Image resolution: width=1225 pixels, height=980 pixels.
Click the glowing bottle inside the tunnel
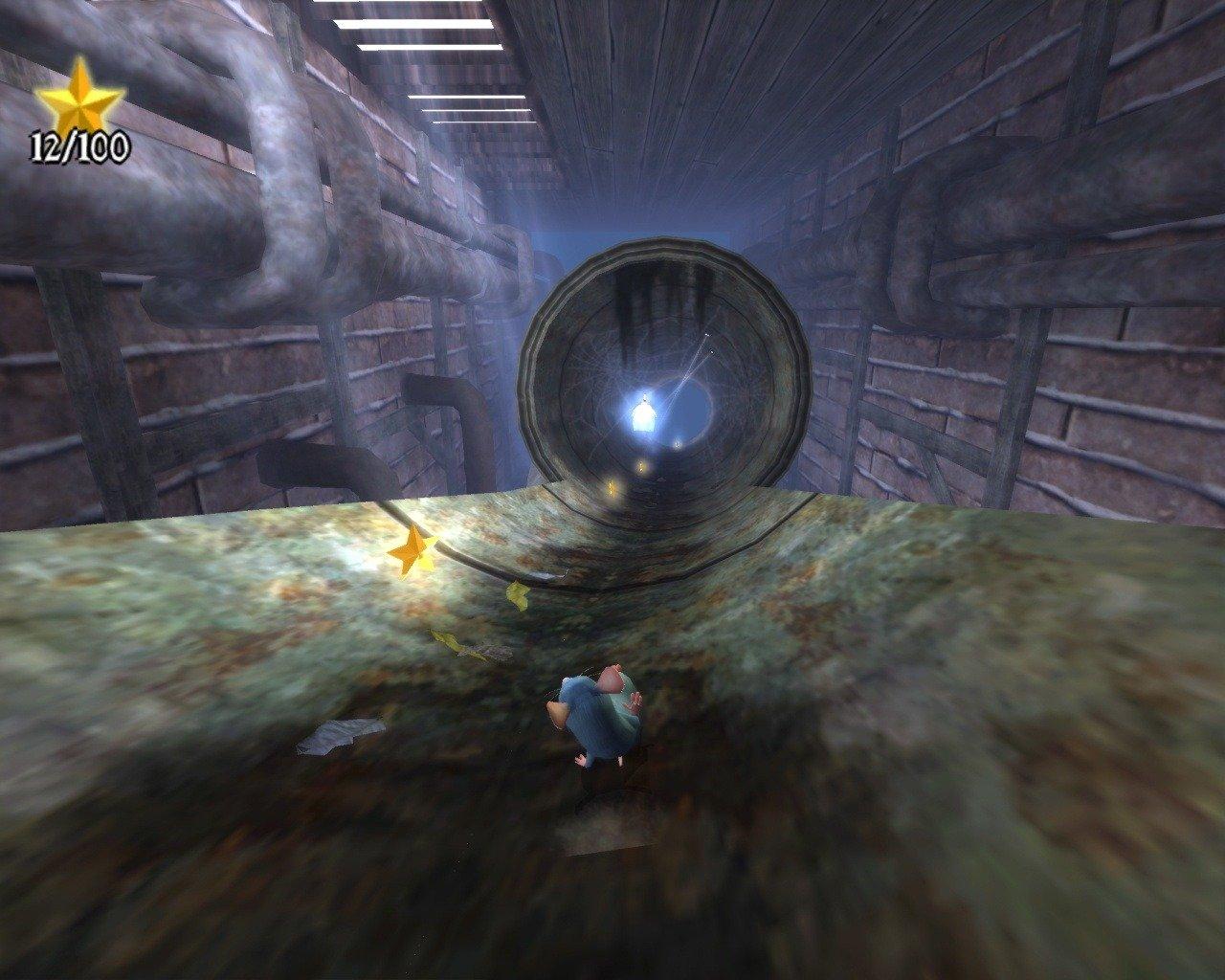point(646,412)
